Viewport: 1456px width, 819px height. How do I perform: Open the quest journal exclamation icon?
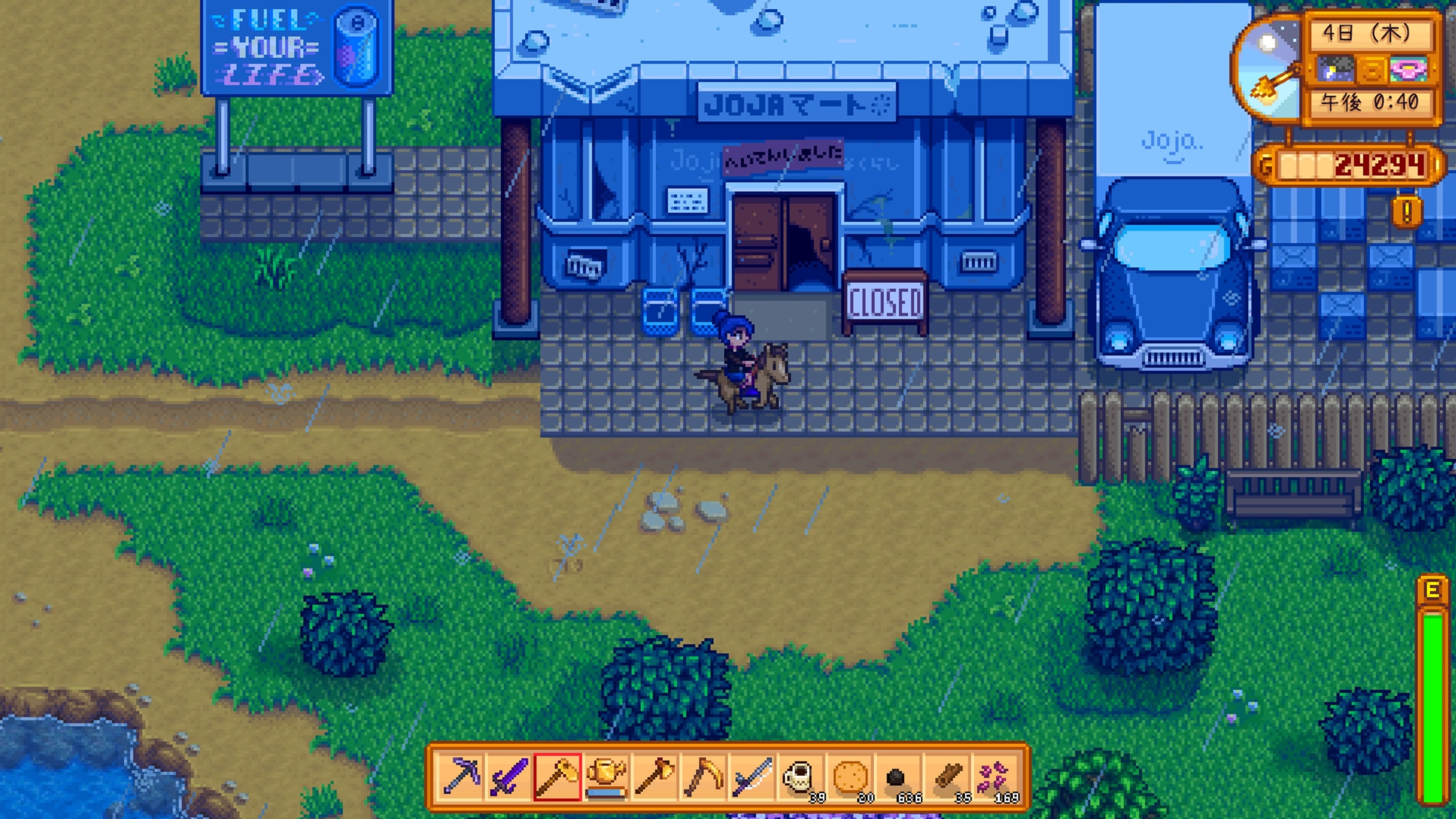pyautogui.click(x=1407, y=212)
